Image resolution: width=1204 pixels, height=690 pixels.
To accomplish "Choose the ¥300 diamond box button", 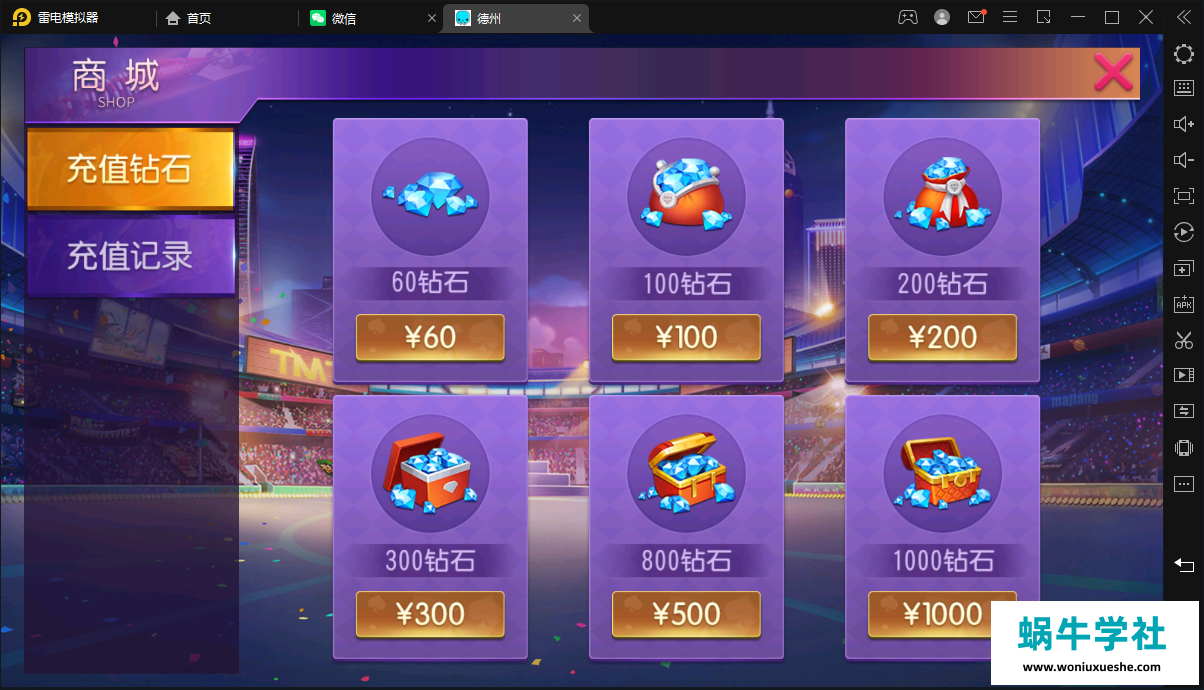I will point(430,614).
